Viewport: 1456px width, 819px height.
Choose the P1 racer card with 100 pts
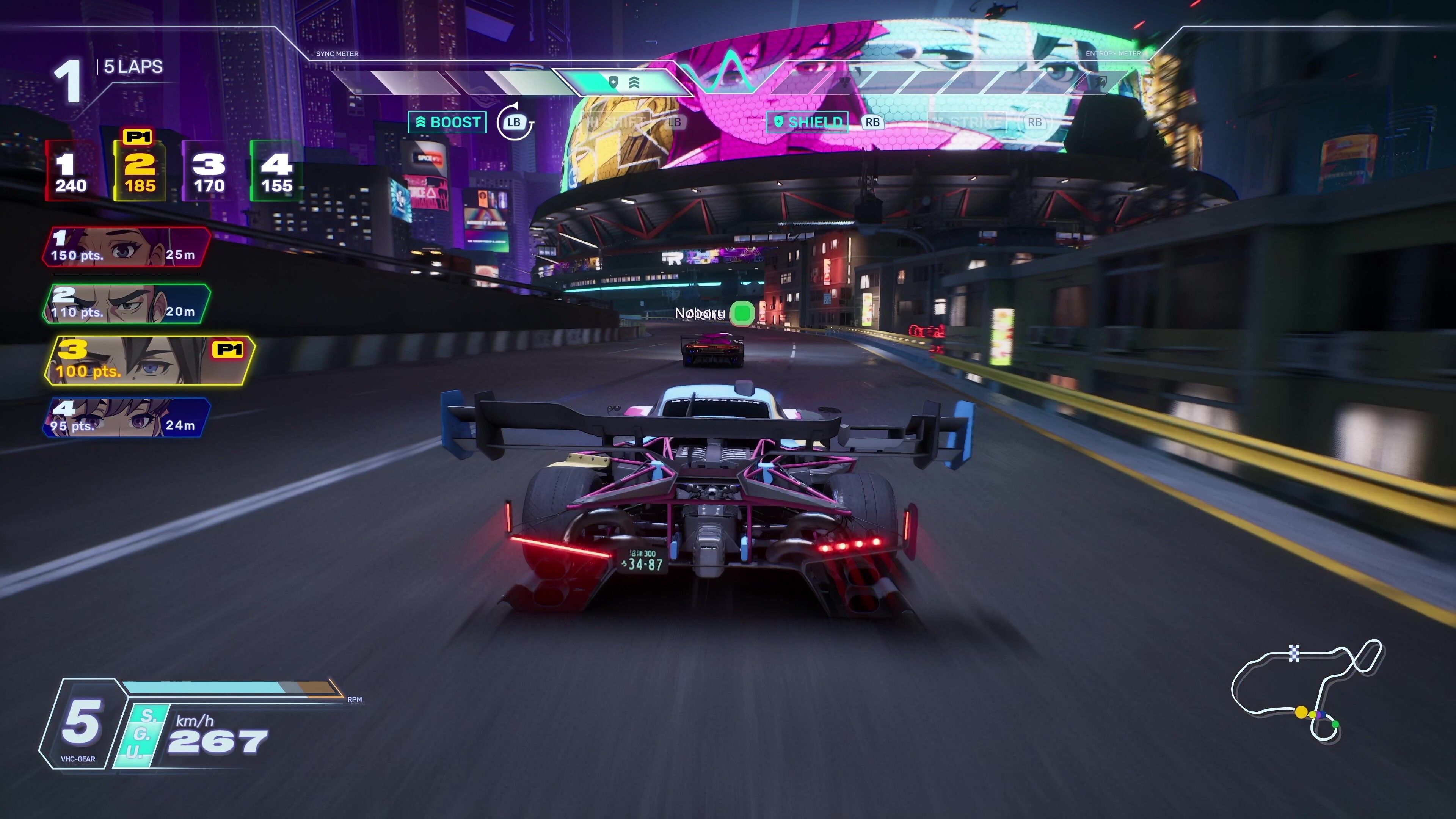pyautogui.click(x=148, y=361)
